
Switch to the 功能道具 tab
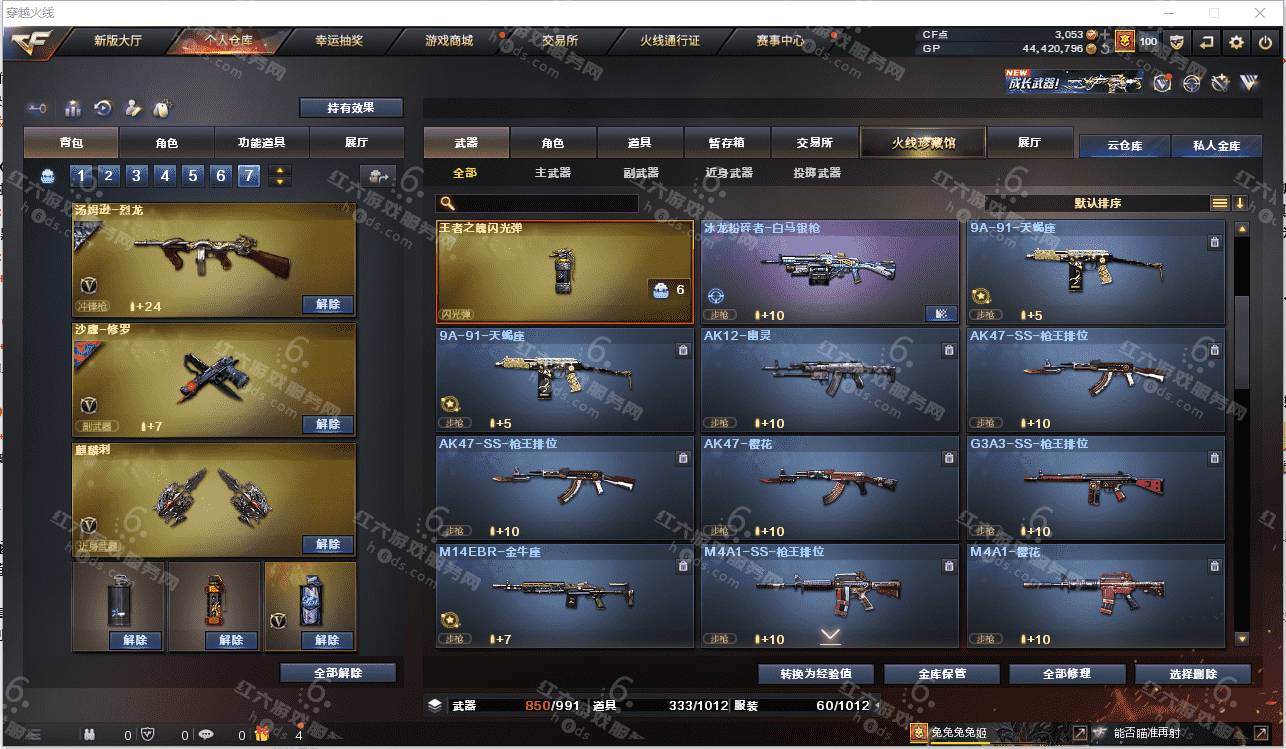point(262,143)
